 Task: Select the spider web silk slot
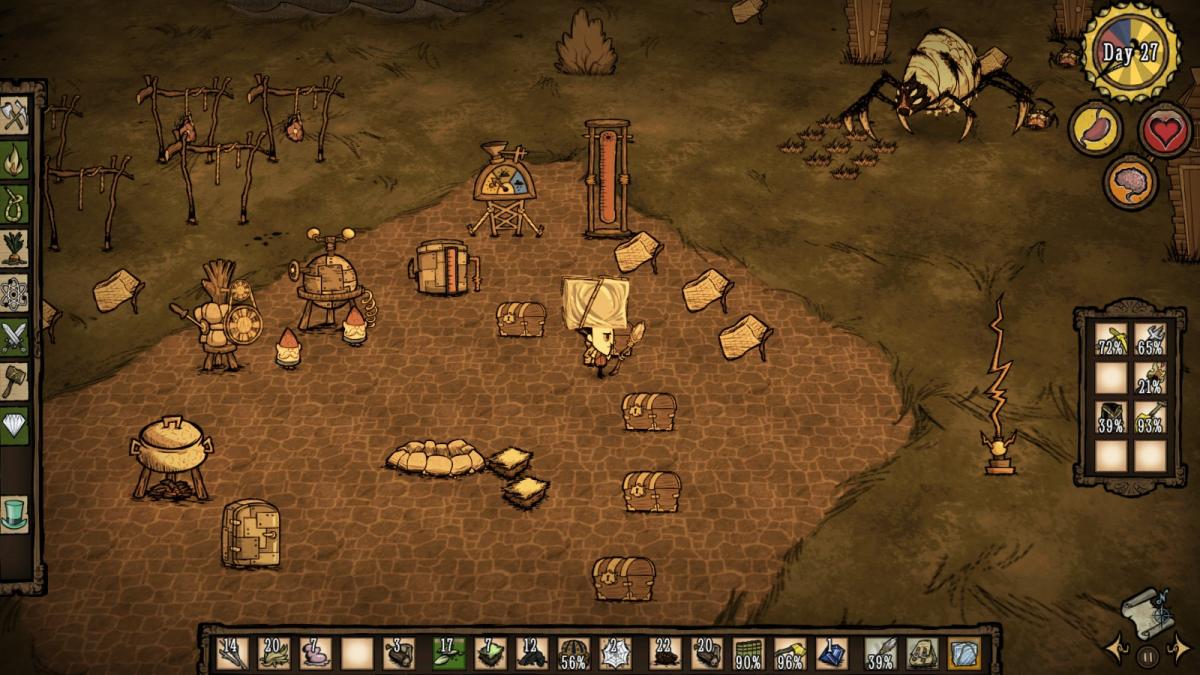point(616,653)
